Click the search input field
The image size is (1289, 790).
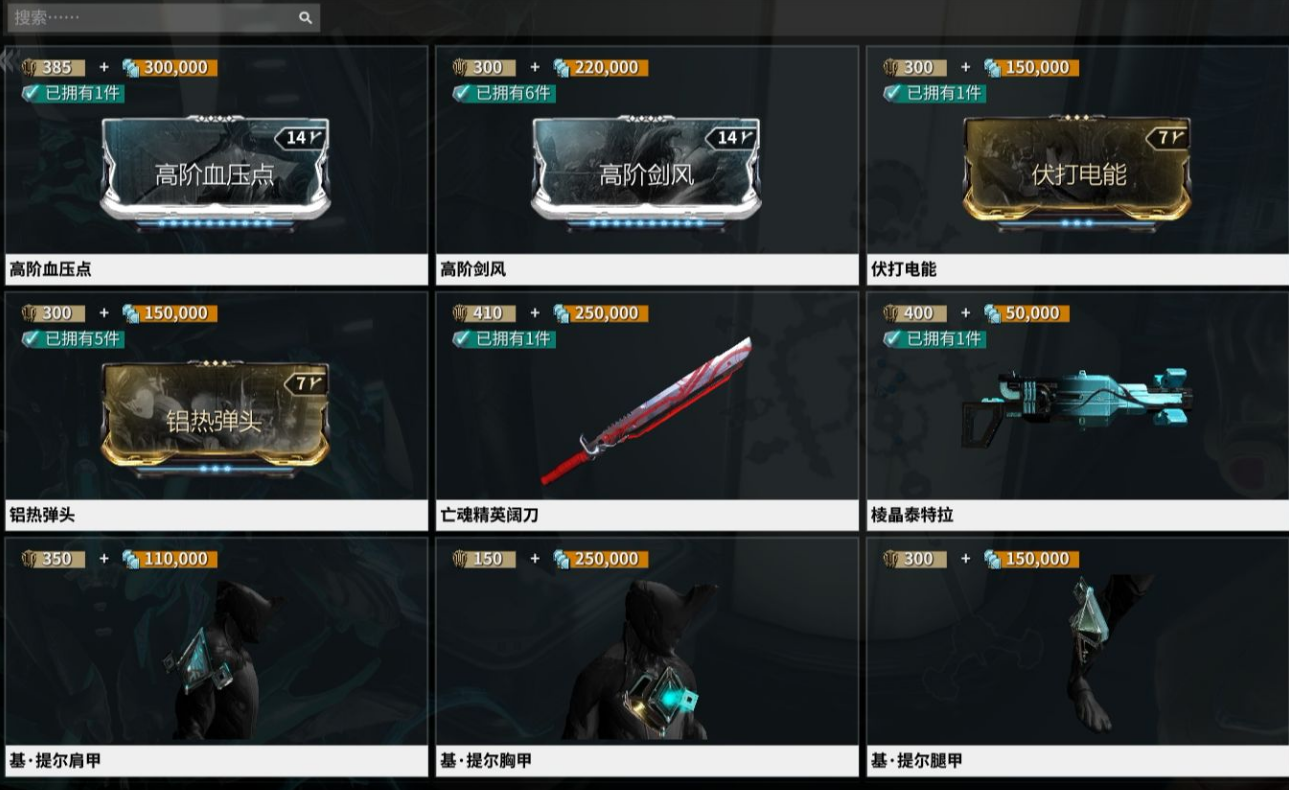click(150, 17)
